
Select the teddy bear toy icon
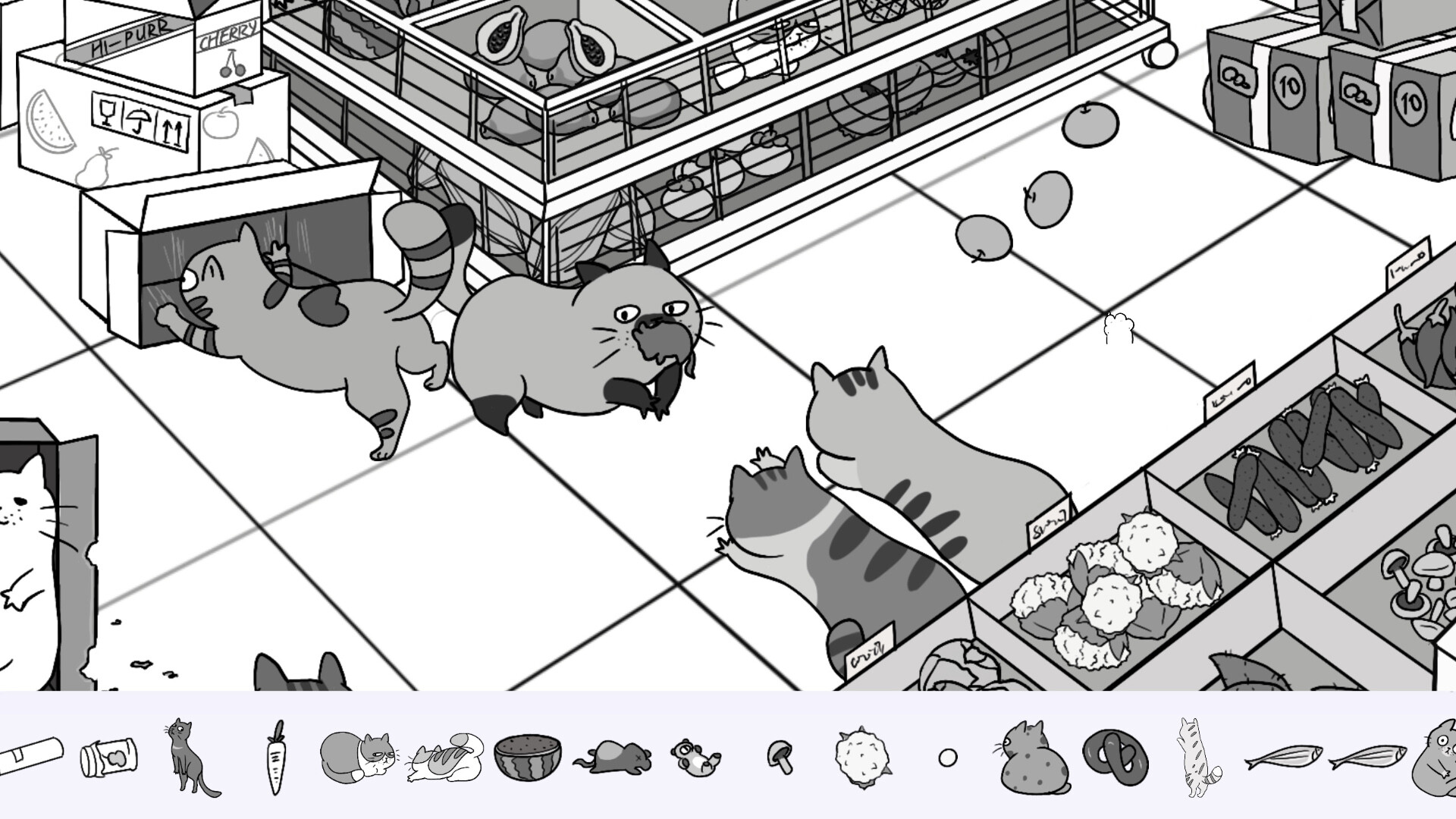point(694,758)
